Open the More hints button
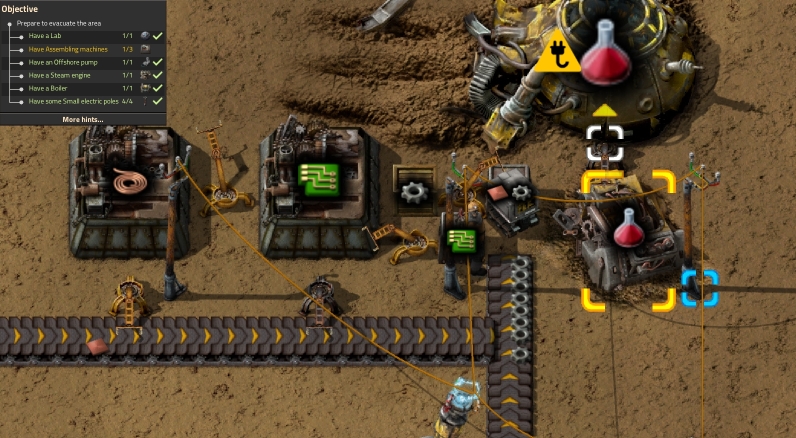 click(x=83, y=119)
